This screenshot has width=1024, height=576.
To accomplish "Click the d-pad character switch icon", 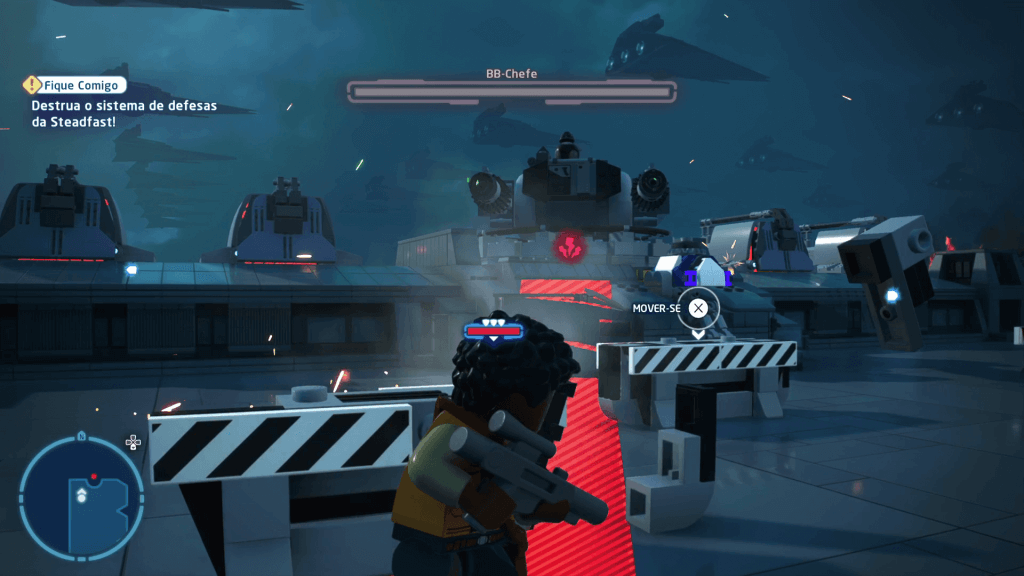I will pos(133,442).
